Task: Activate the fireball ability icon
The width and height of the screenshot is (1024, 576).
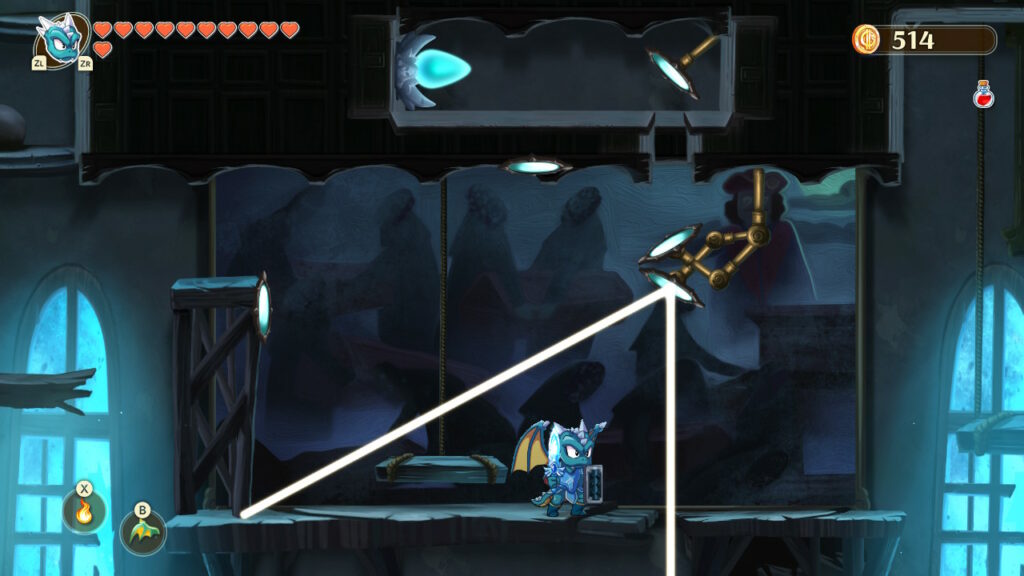Action: [x=84, y=513]
